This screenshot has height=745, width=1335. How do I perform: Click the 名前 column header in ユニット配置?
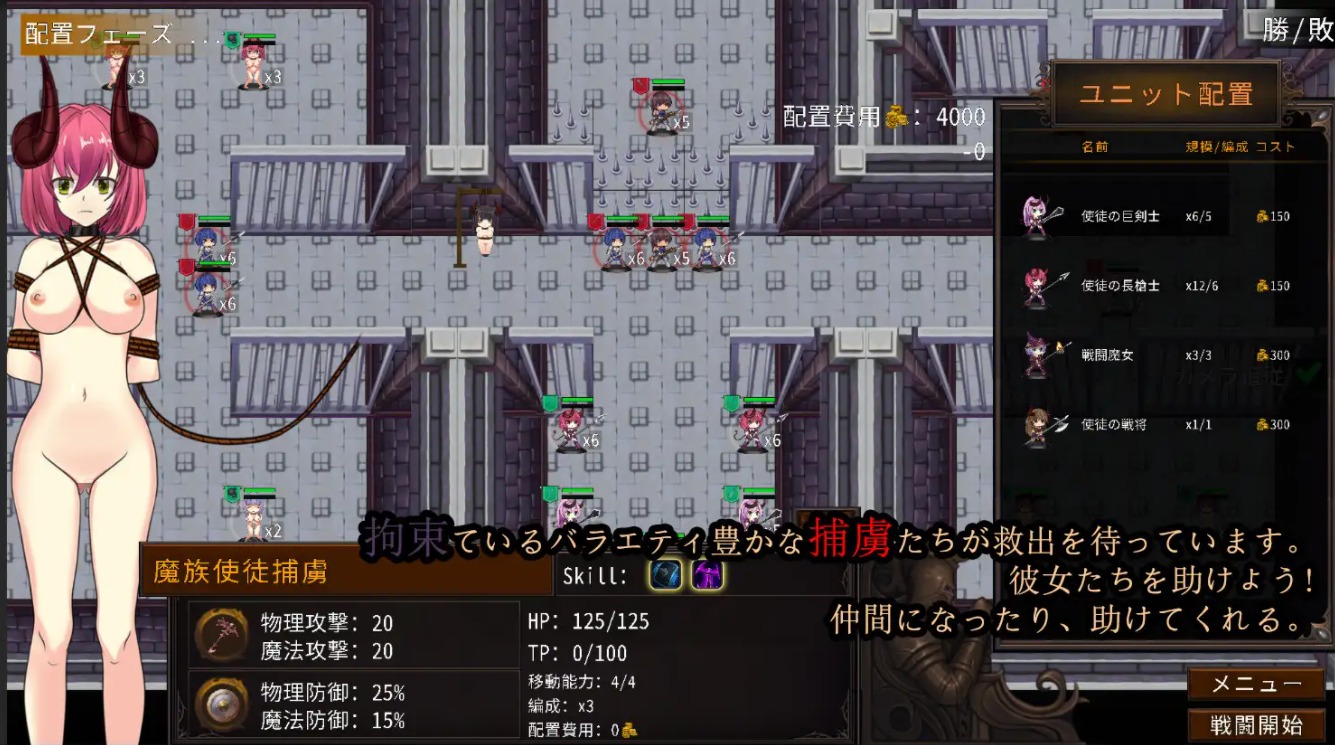(x=1094, y=147)
